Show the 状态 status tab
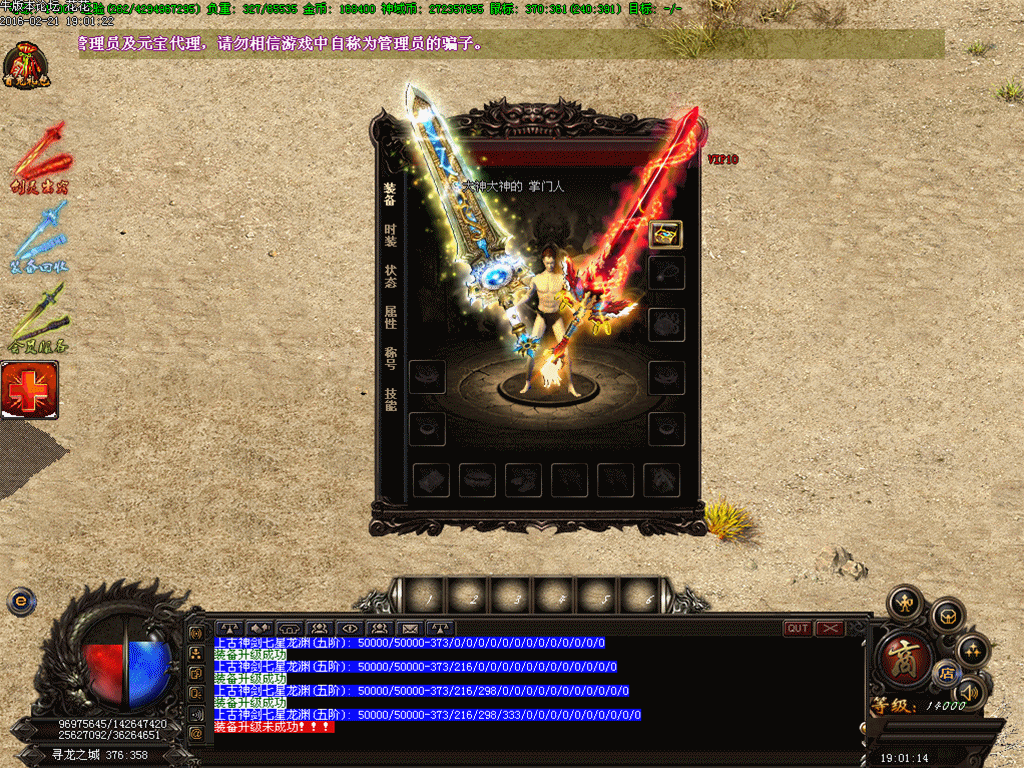 tap(390, 276)
